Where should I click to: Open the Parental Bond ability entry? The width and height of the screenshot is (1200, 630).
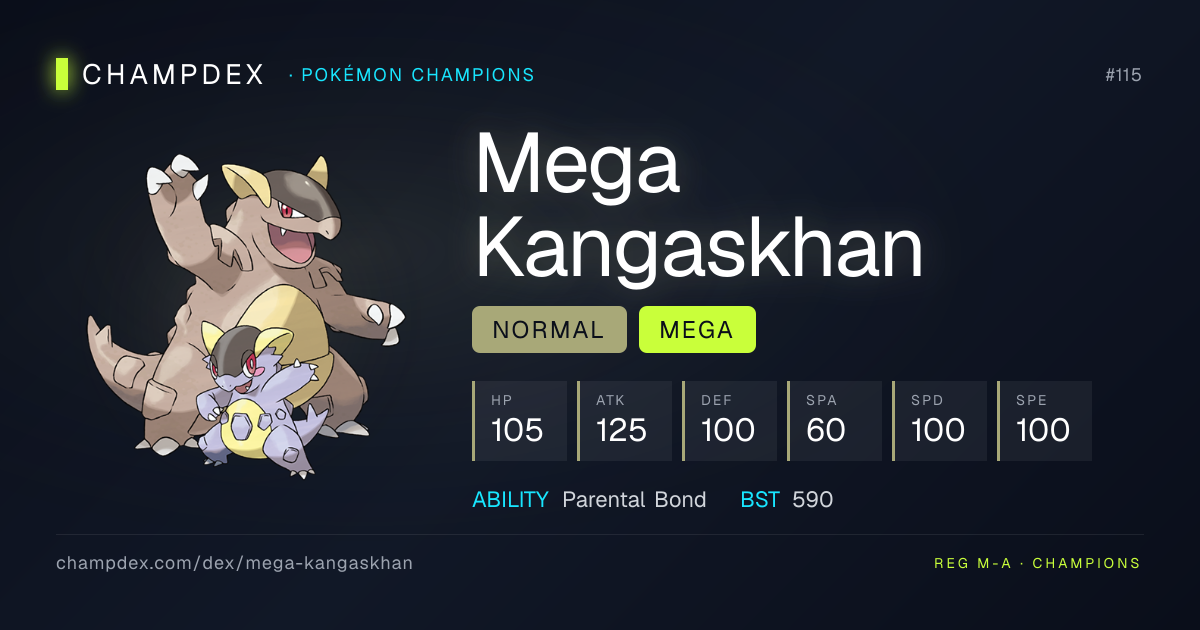point(634,500)
